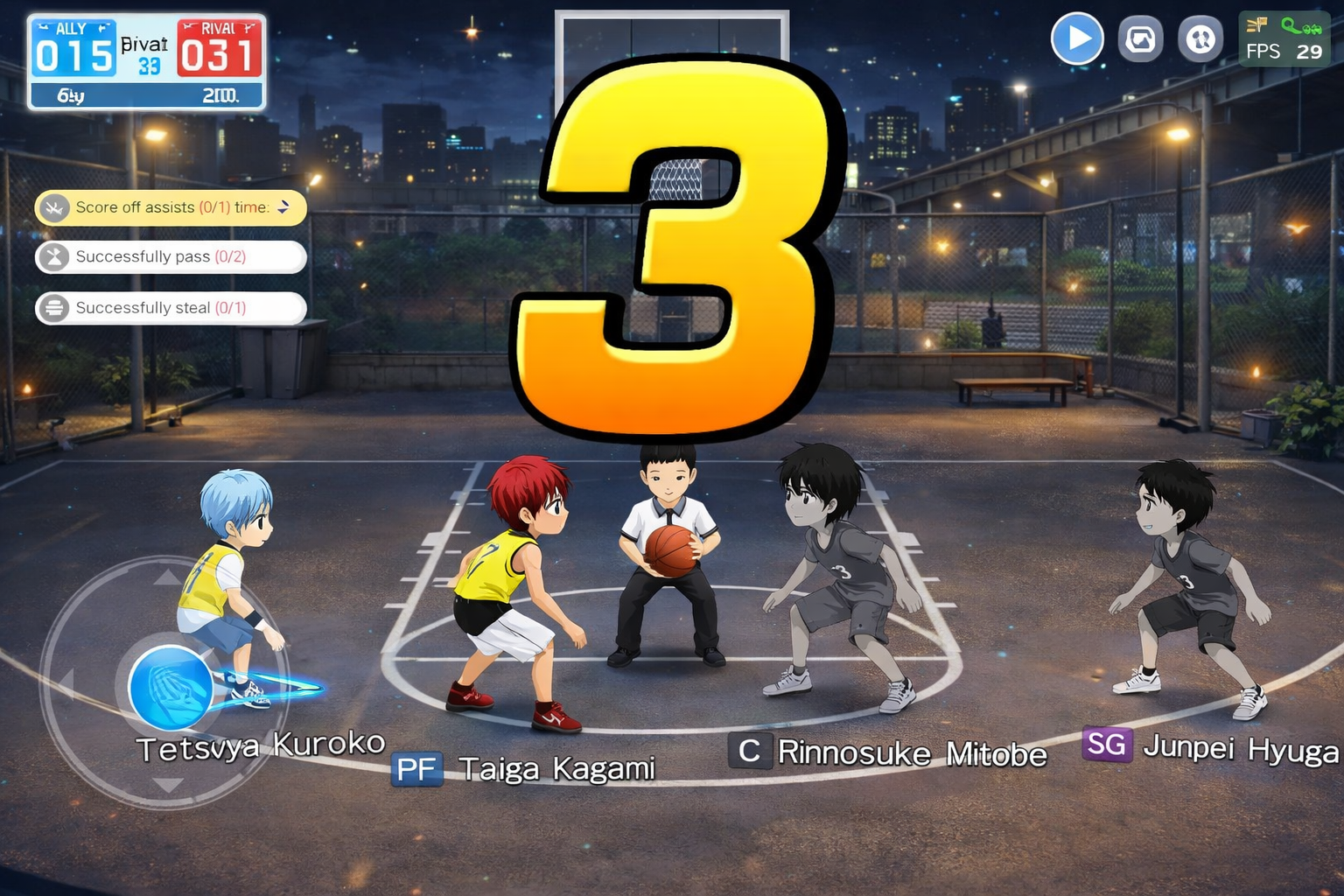Screen dimensions: 1344x896
Task: Collapse the Successfully pass objective entry
Action: click(x=171, y=256)
